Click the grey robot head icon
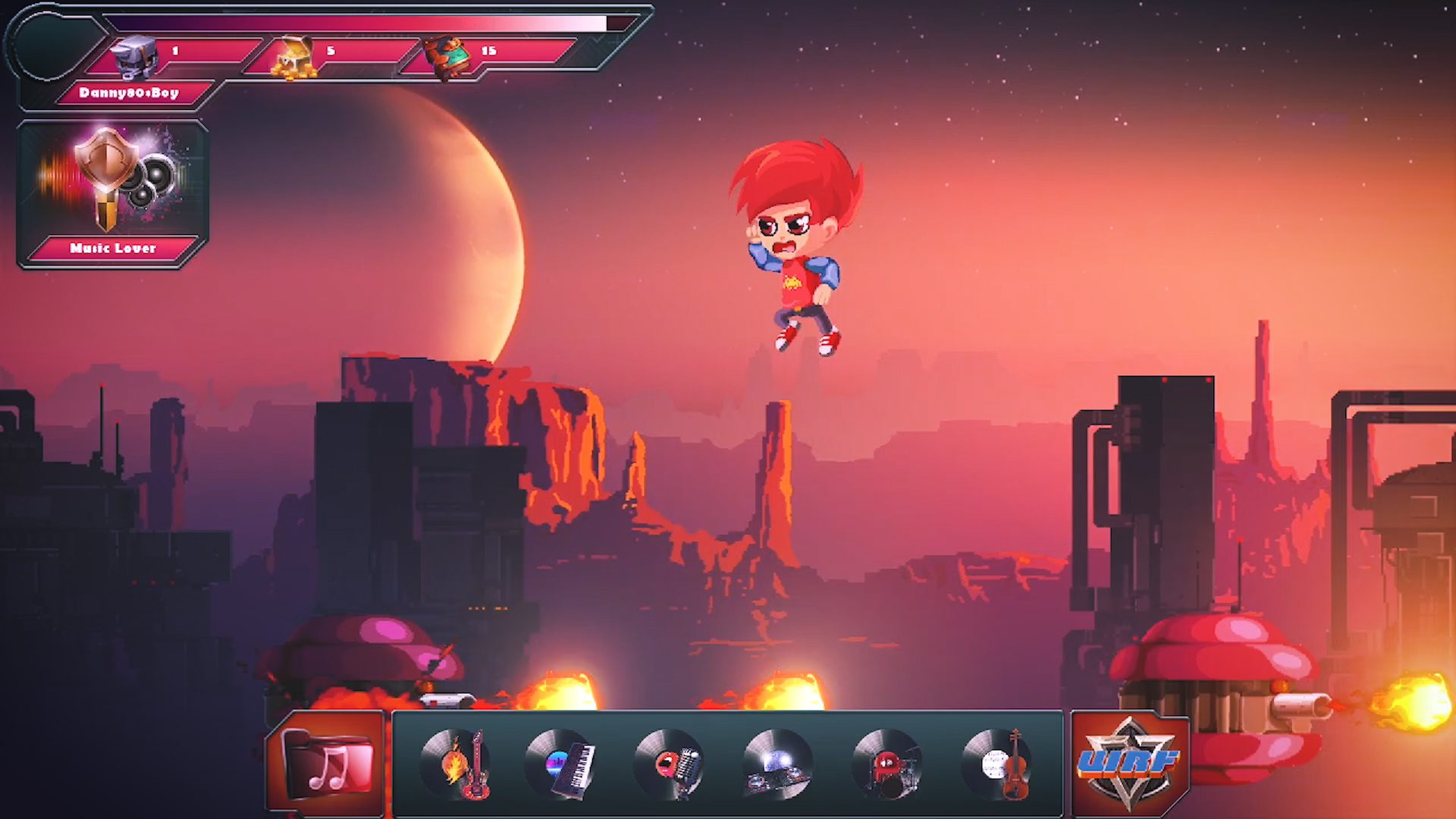Image resolution: width=1456 pixels, height=819 pixels. point(135,55)
